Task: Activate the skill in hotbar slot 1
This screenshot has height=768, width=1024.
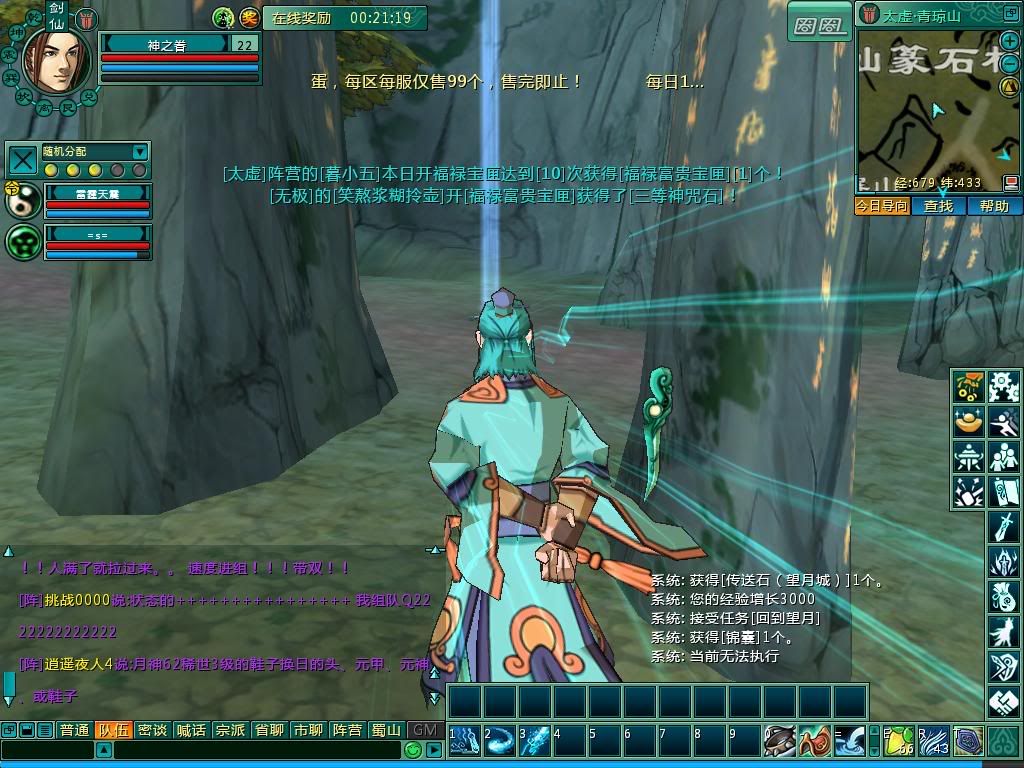Action: click(x=464, y=740)
